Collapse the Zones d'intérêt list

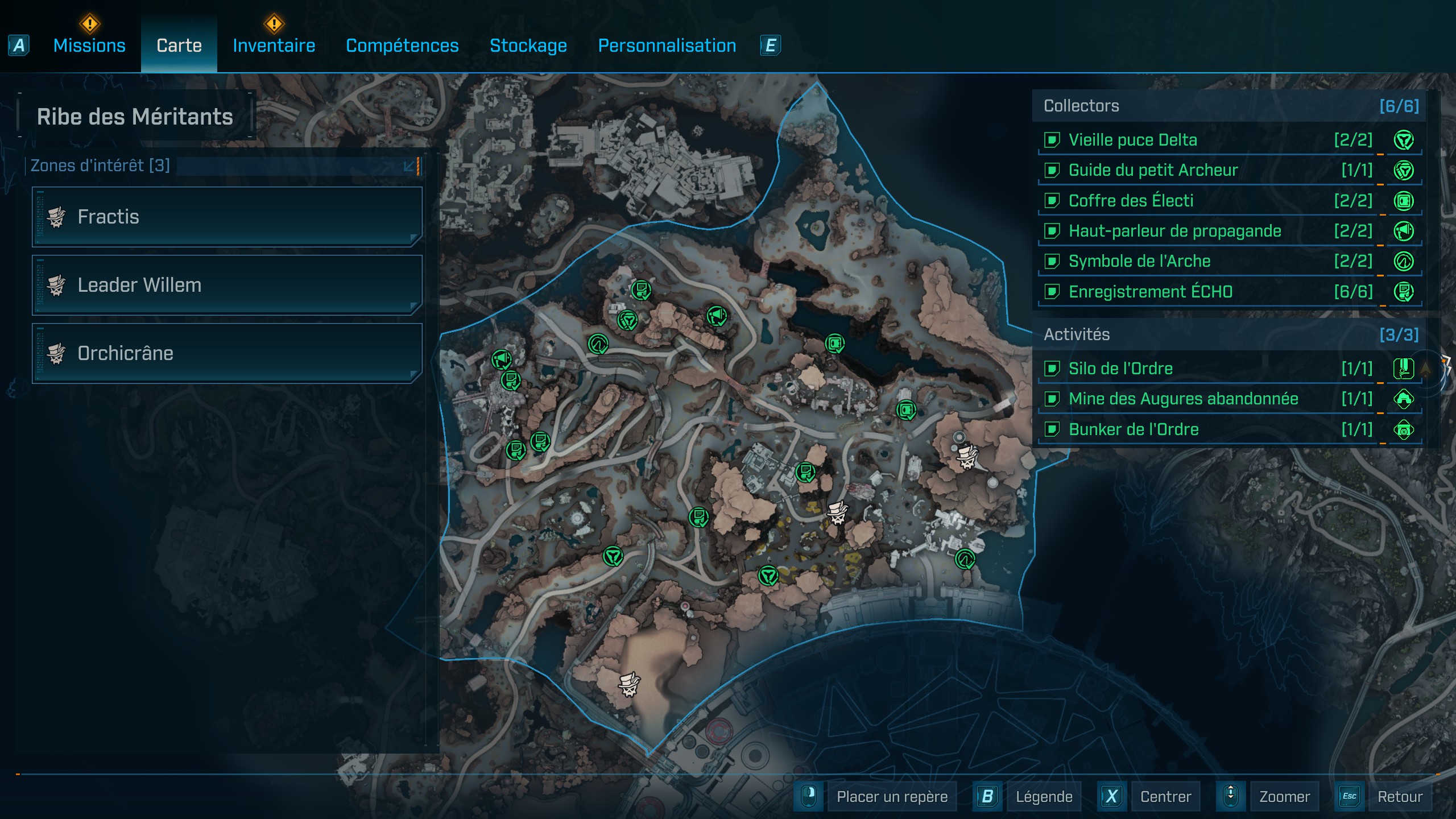pos(409,166)
